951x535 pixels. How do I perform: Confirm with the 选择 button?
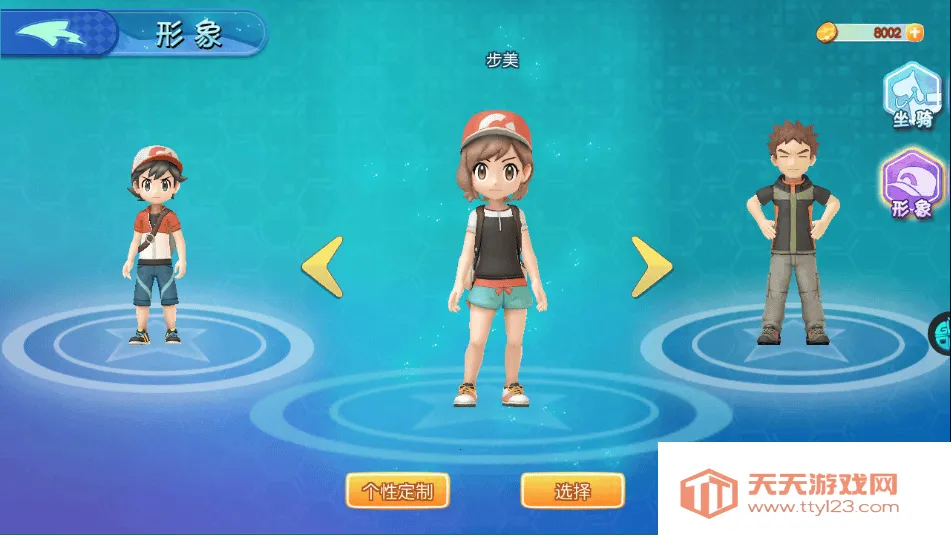click(572, 491)
